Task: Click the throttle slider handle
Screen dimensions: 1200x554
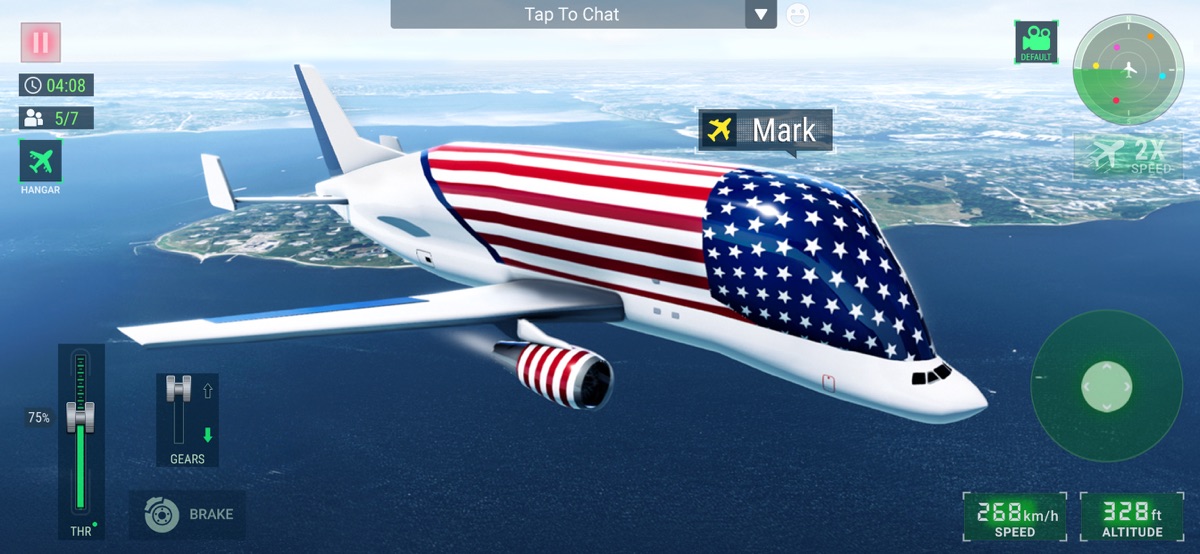Action: coord(80,416)
